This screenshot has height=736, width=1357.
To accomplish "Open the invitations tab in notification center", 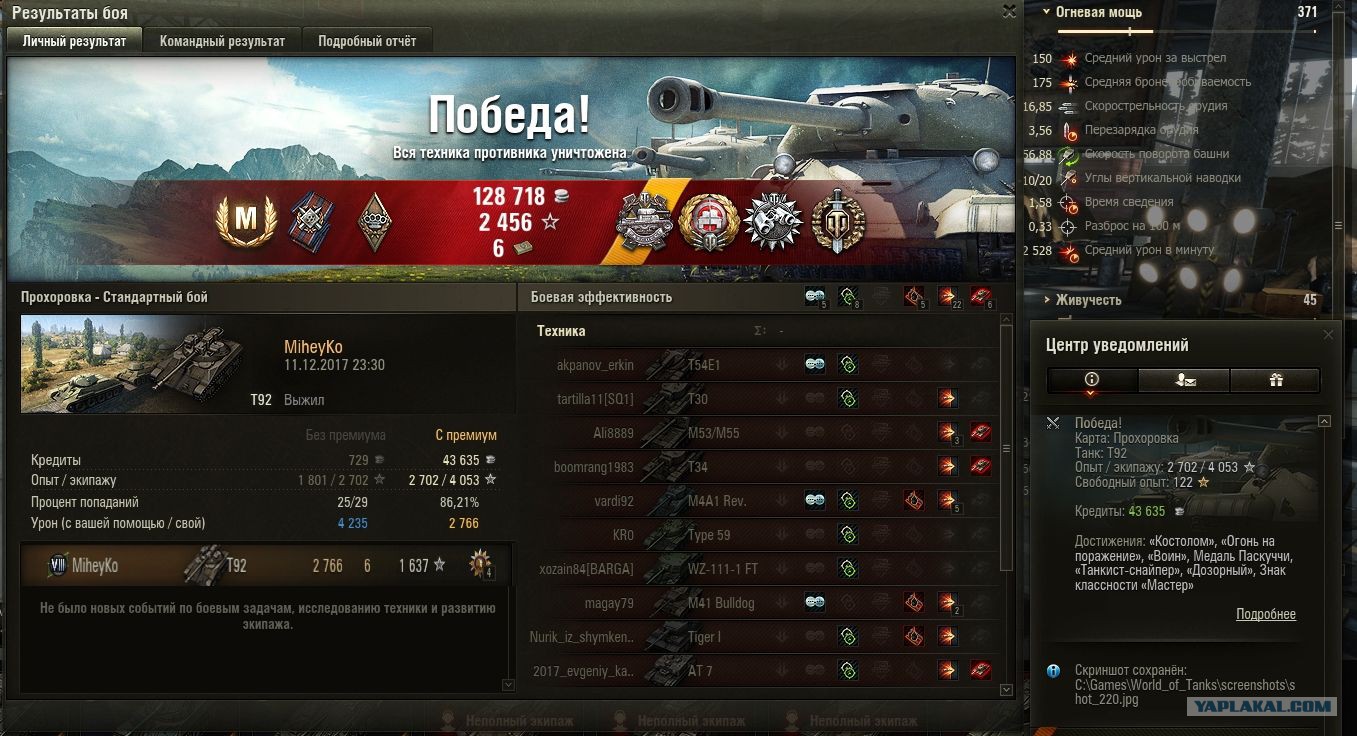I will pyautogui.click(x=1183, y=380).
